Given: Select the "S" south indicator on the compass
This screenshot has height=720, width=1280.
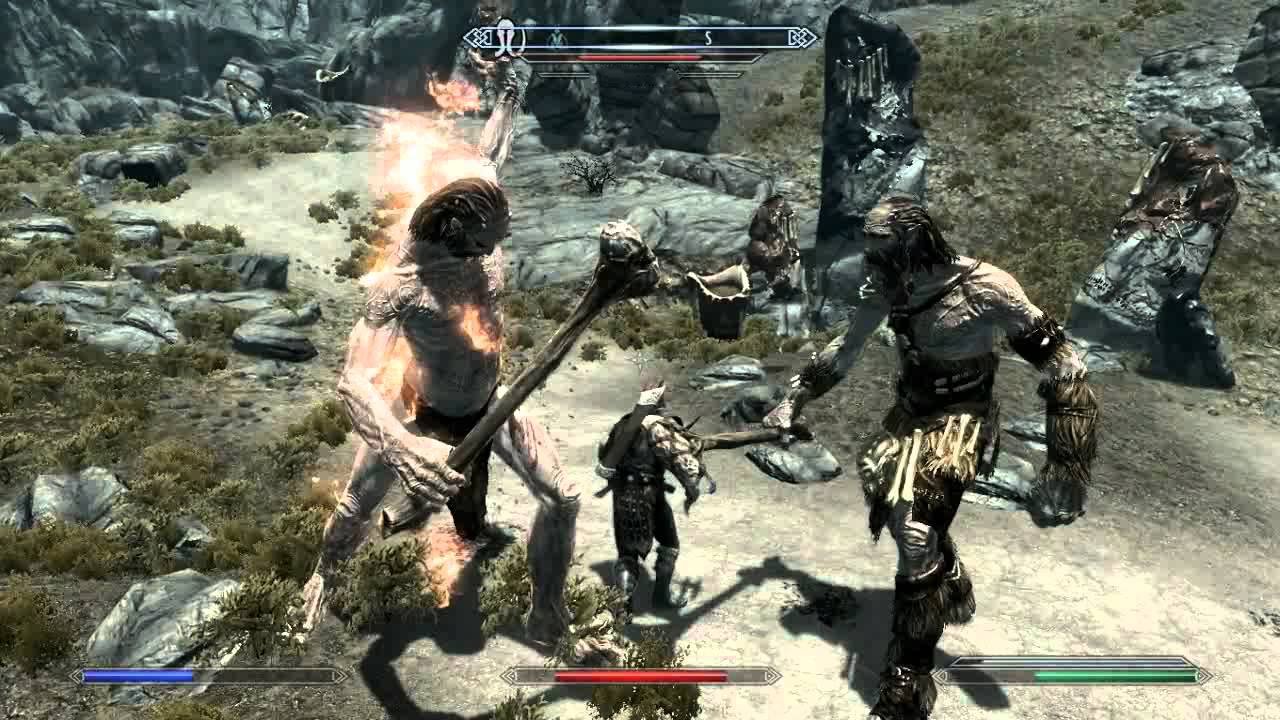Looking at the screenshot, I should tap(709, 37).
